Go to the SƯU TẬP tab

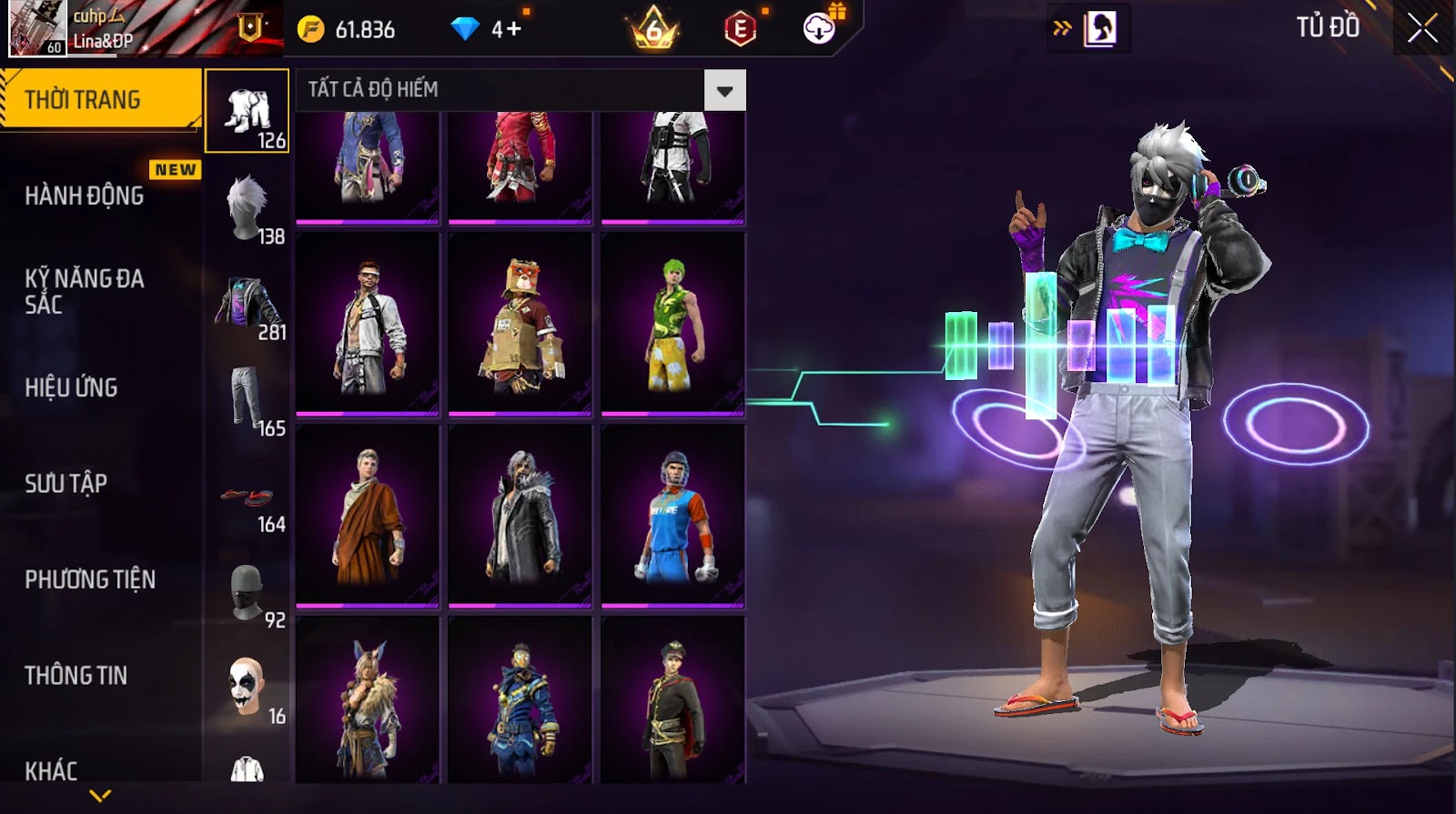66,483
